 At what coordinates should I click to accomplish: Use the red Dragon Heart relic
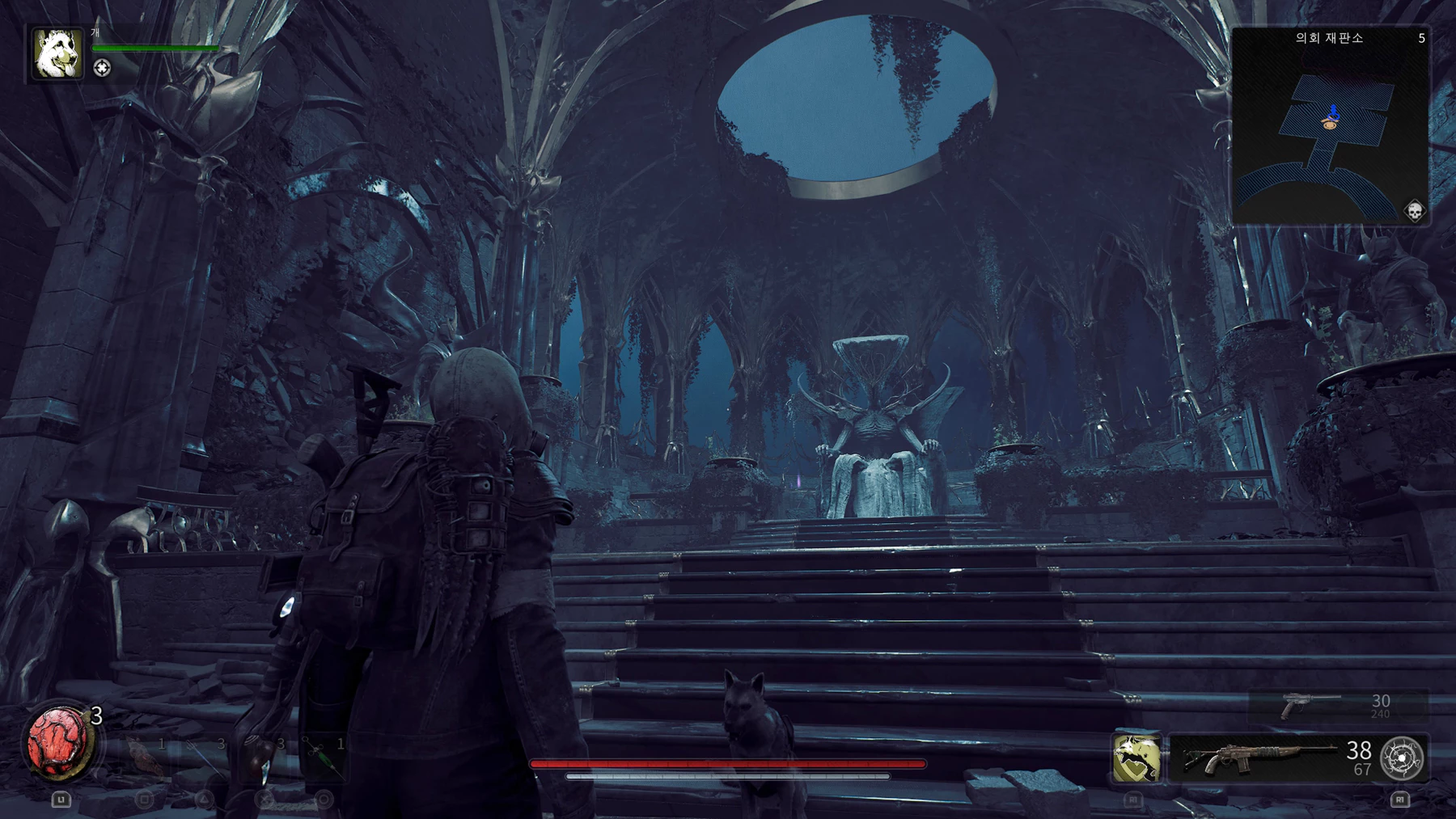58,742
